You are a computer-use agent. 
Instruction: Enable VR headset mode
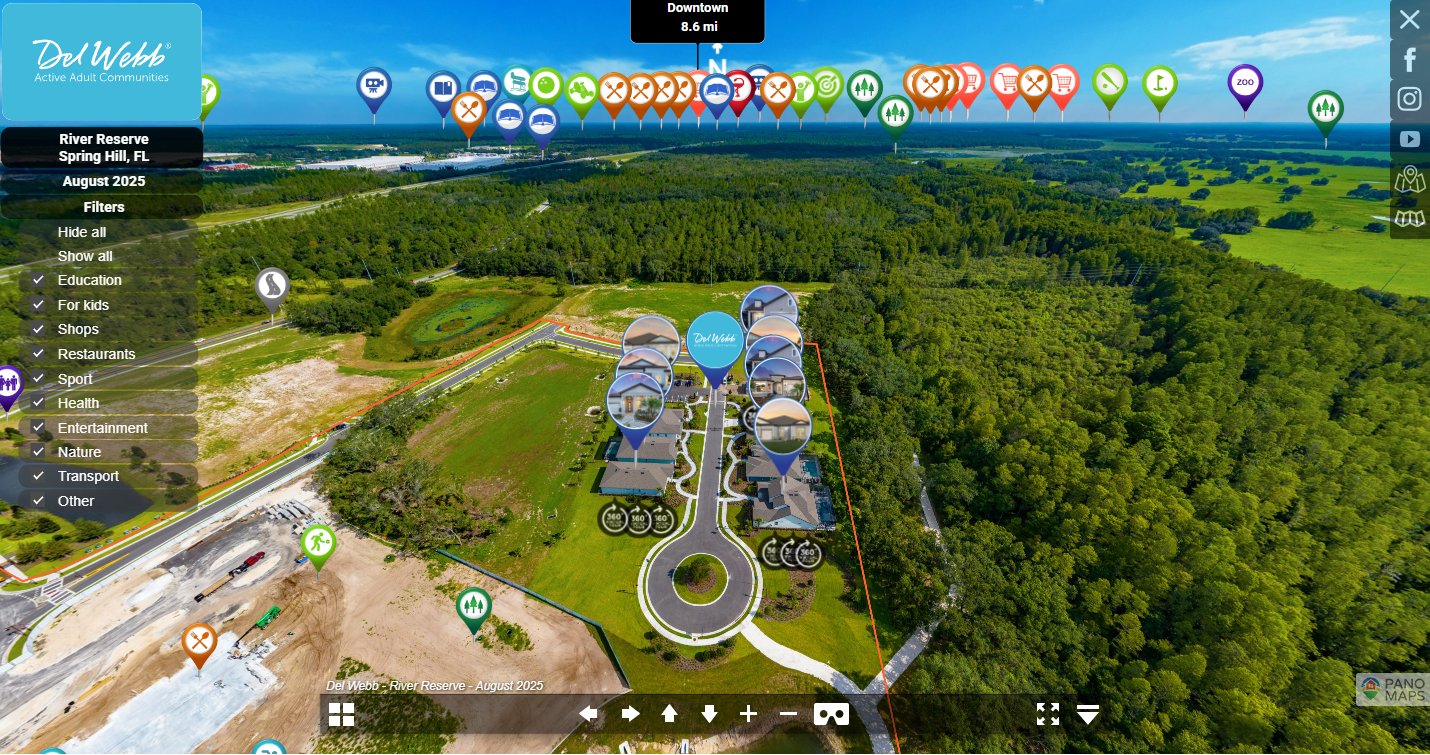(x=831, y=714)
